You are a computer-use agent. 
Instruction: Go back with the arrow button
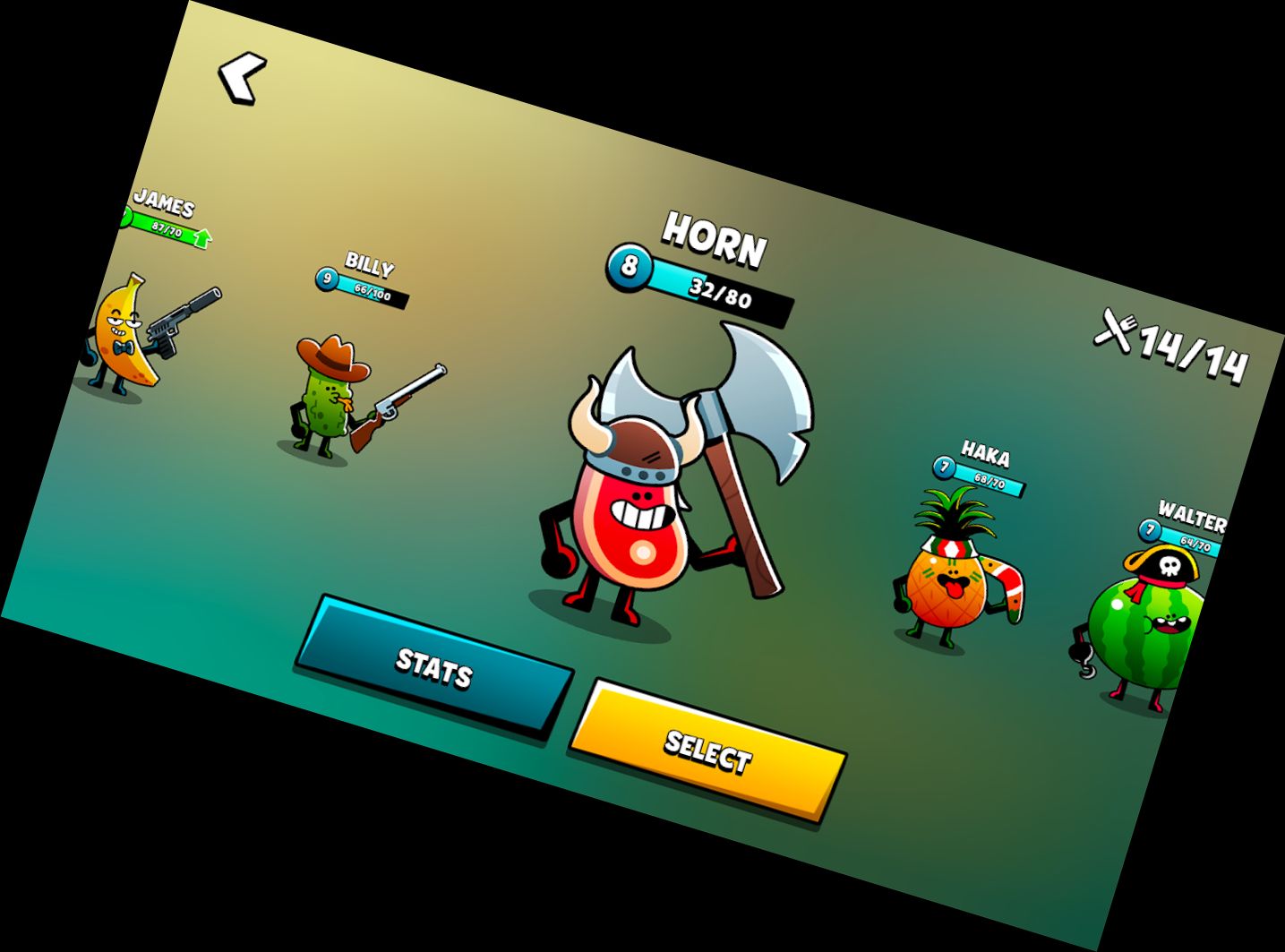click(242, 78)
